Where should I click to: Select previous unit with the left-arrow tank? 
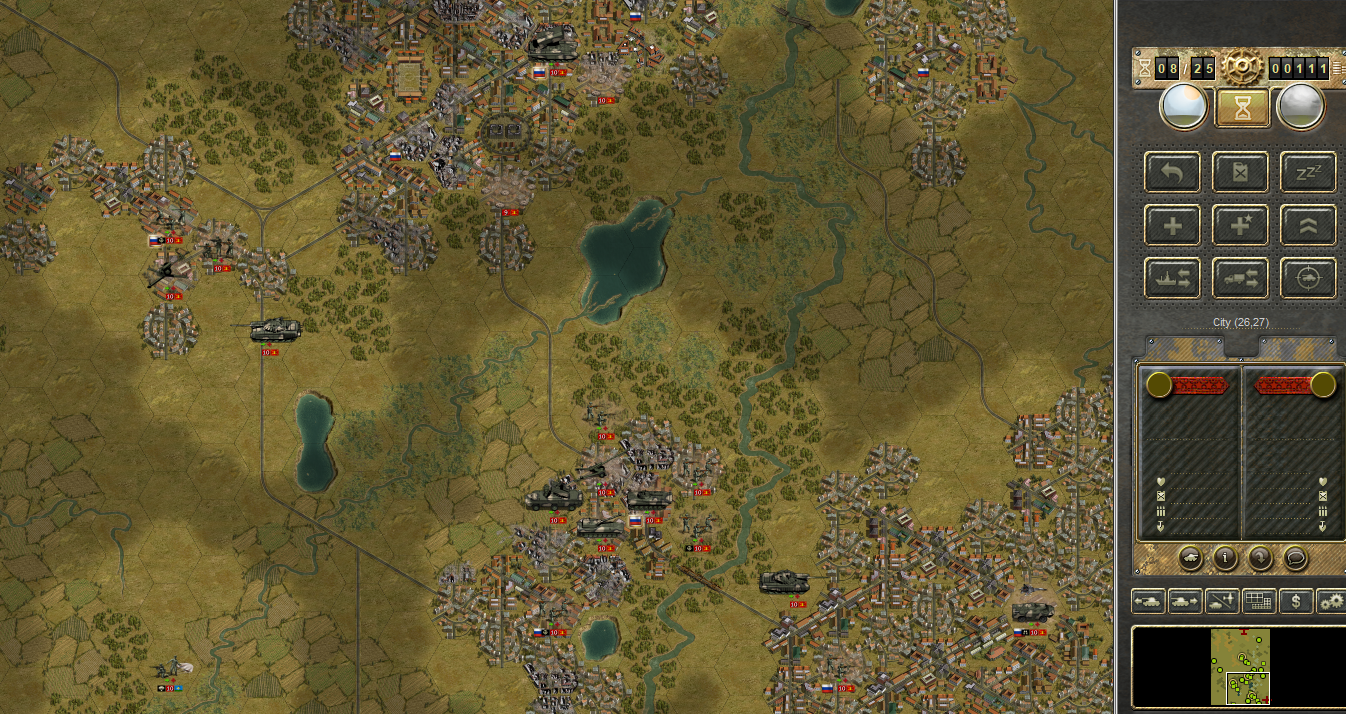coord(1148,601)
